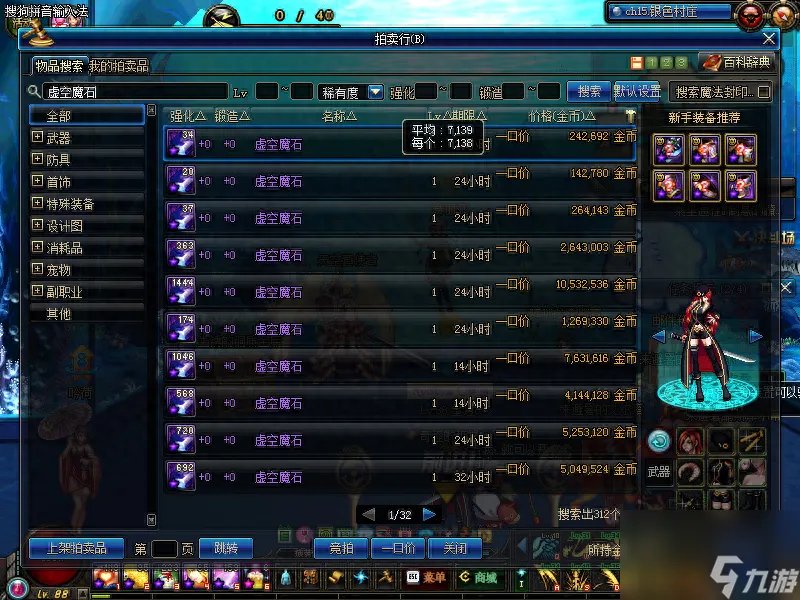Open the 百科辞典 encyclopedia
This screenshot has height=600, width=800.
[x=738, y=62]
